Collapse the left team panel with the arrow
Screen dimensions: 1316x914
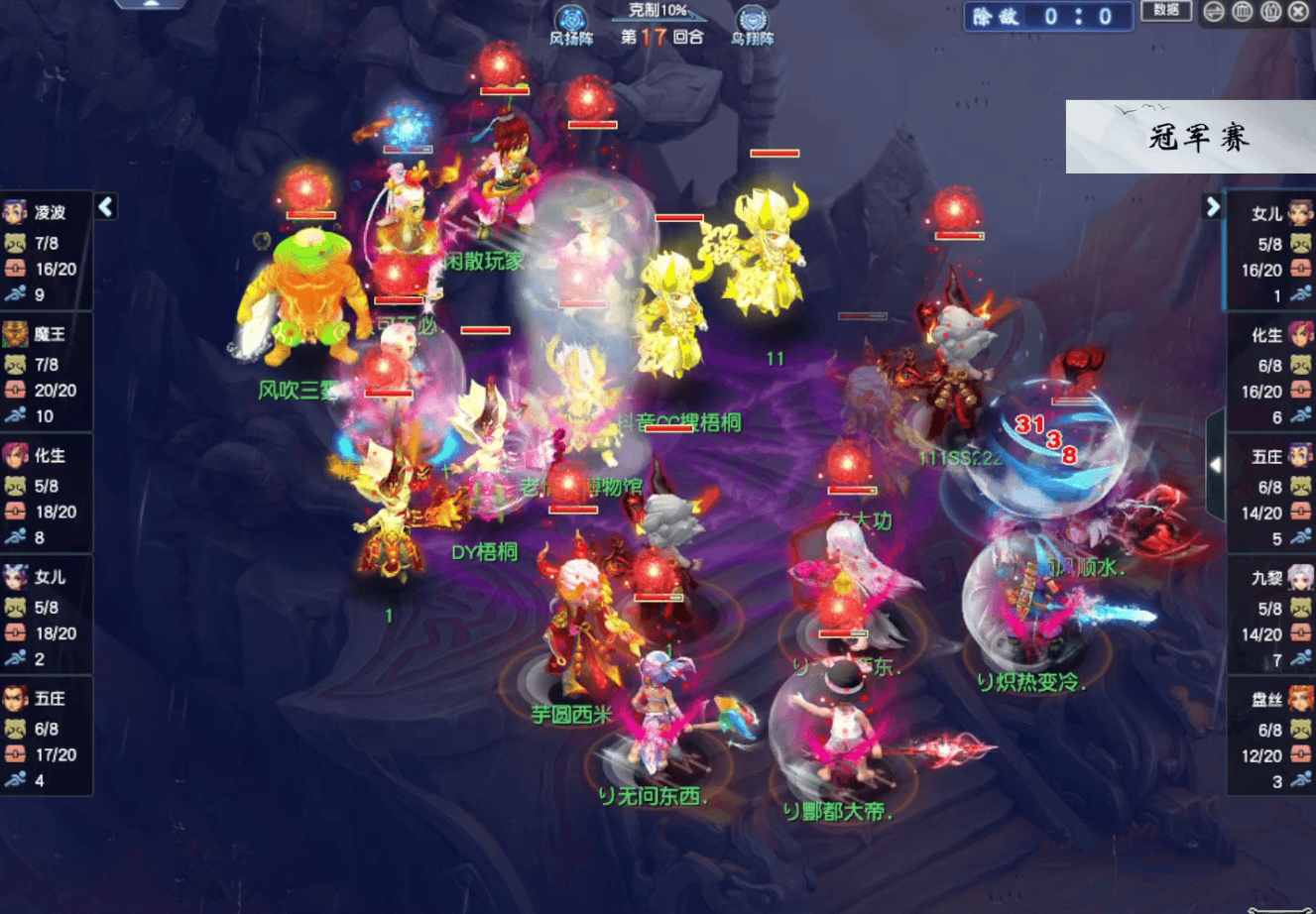pyautogui.click(x=106, y=206)
